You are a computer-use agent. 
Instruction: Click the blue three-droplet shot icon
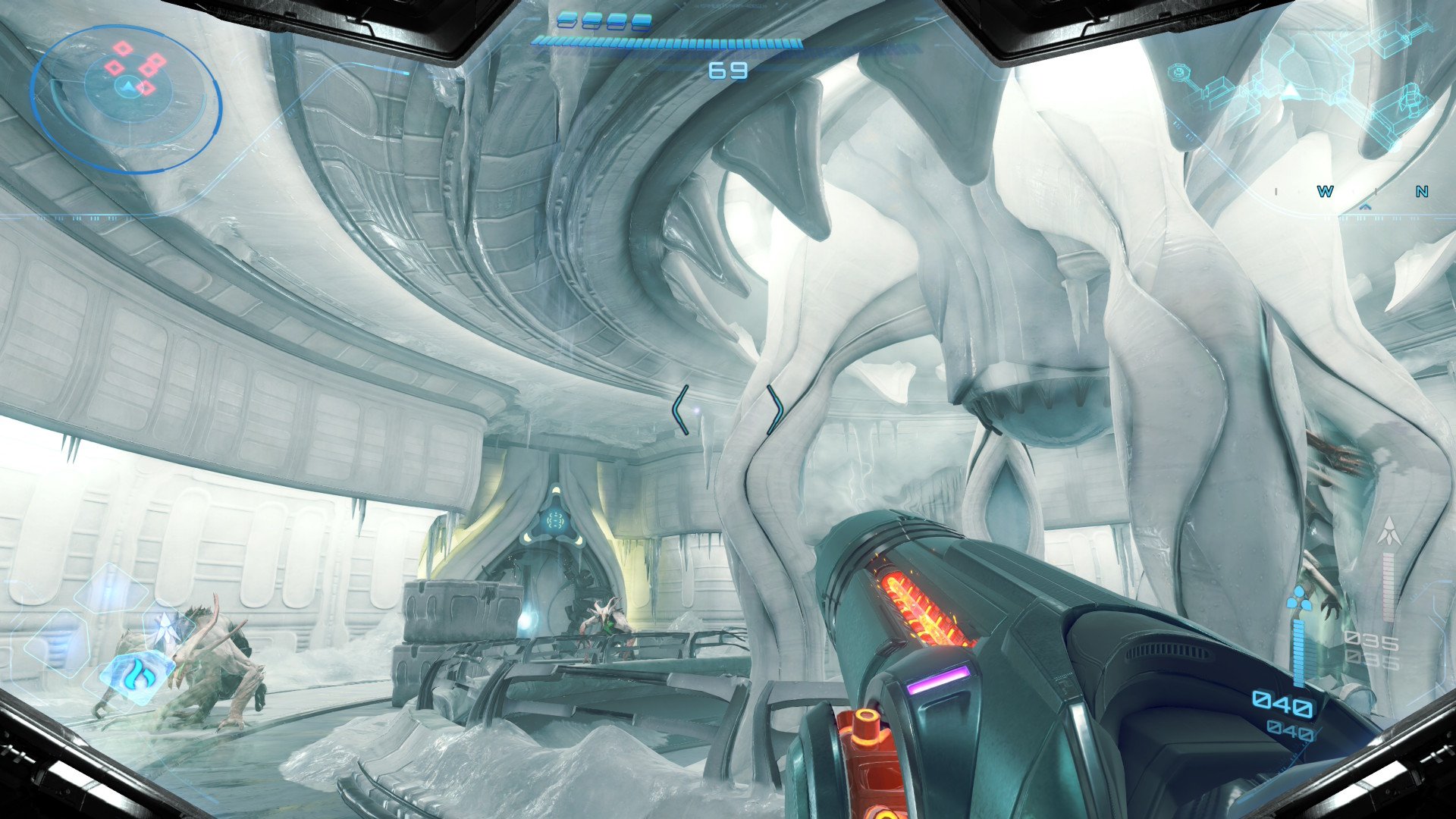[1298, 600]
